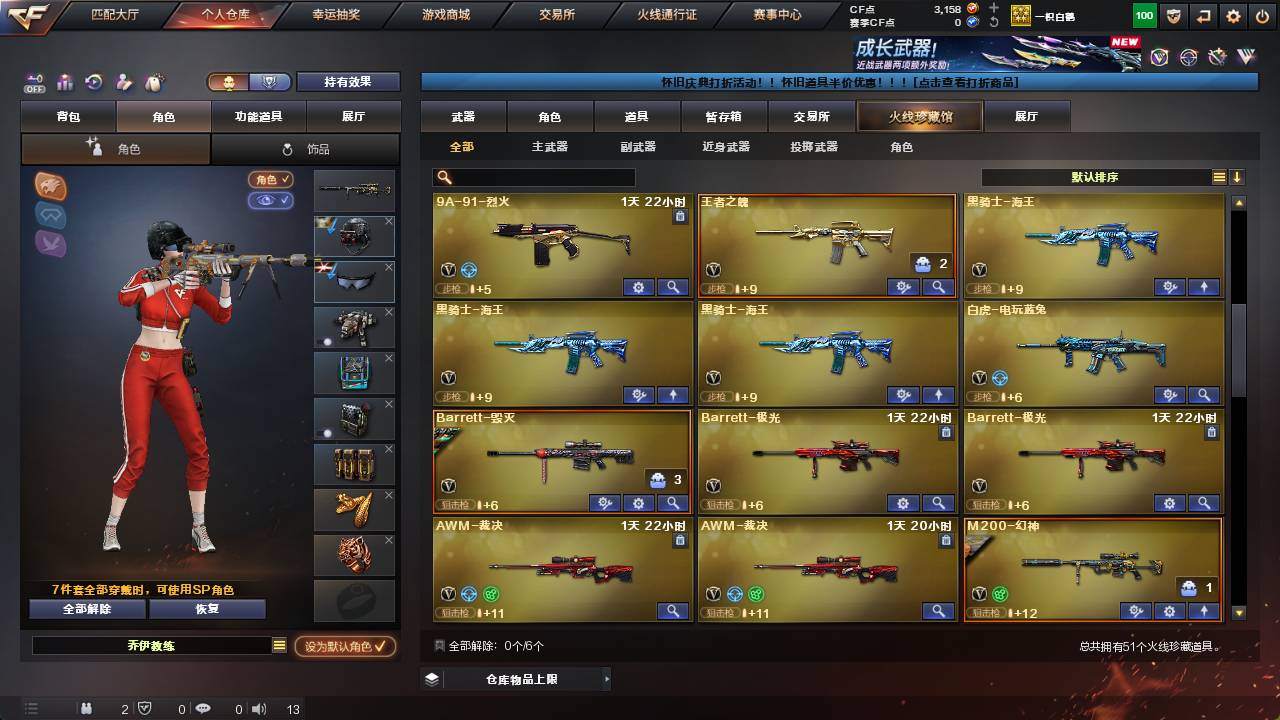Click the chat bubble icon in bottom bar
Image resolution: width=1280 pixels, height=720 pixels.
pyautogui.click(x=204, y=709)
